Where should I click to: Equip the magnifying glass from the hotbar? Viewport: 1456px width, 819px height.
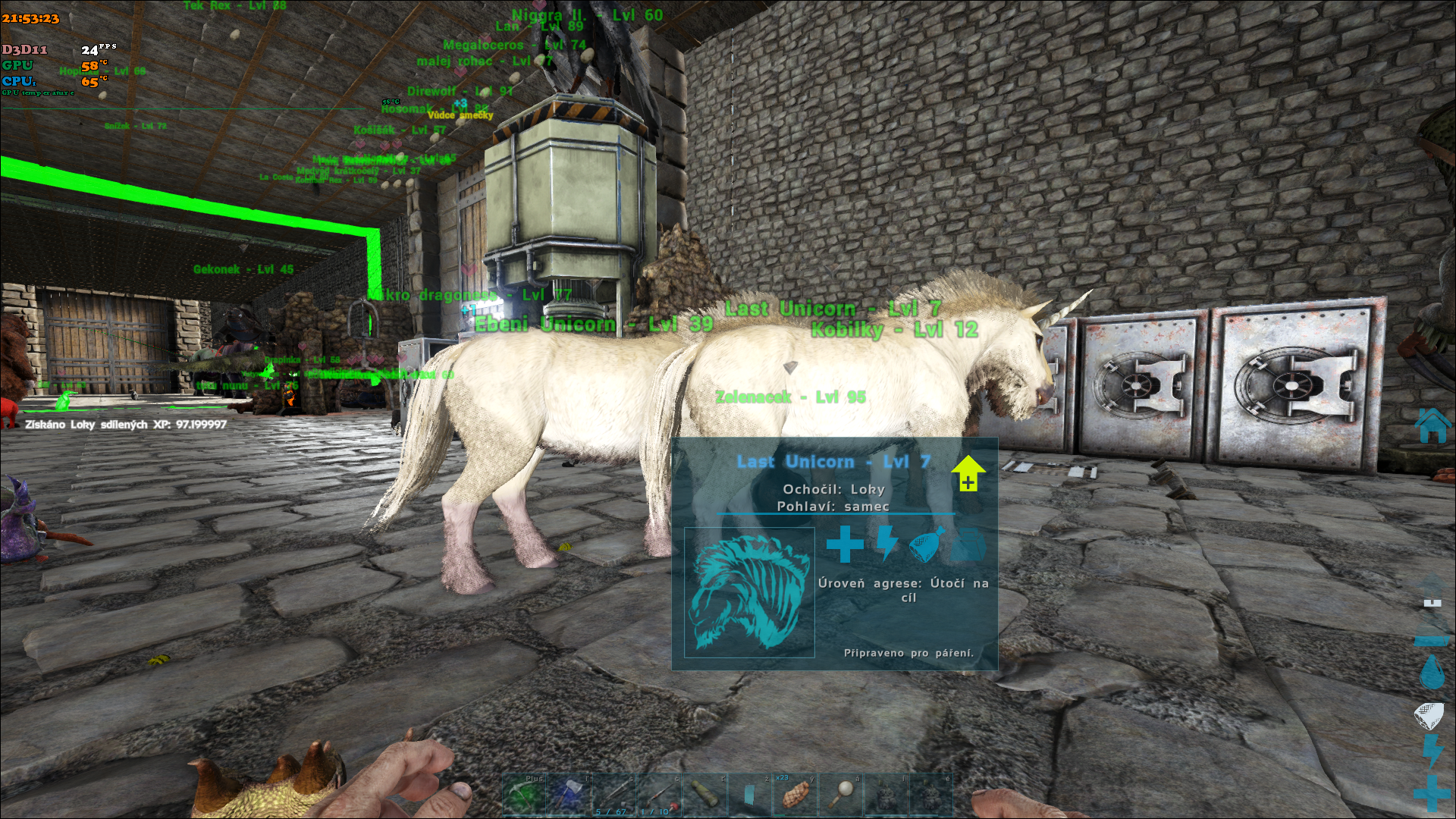[x=839, y=795]
